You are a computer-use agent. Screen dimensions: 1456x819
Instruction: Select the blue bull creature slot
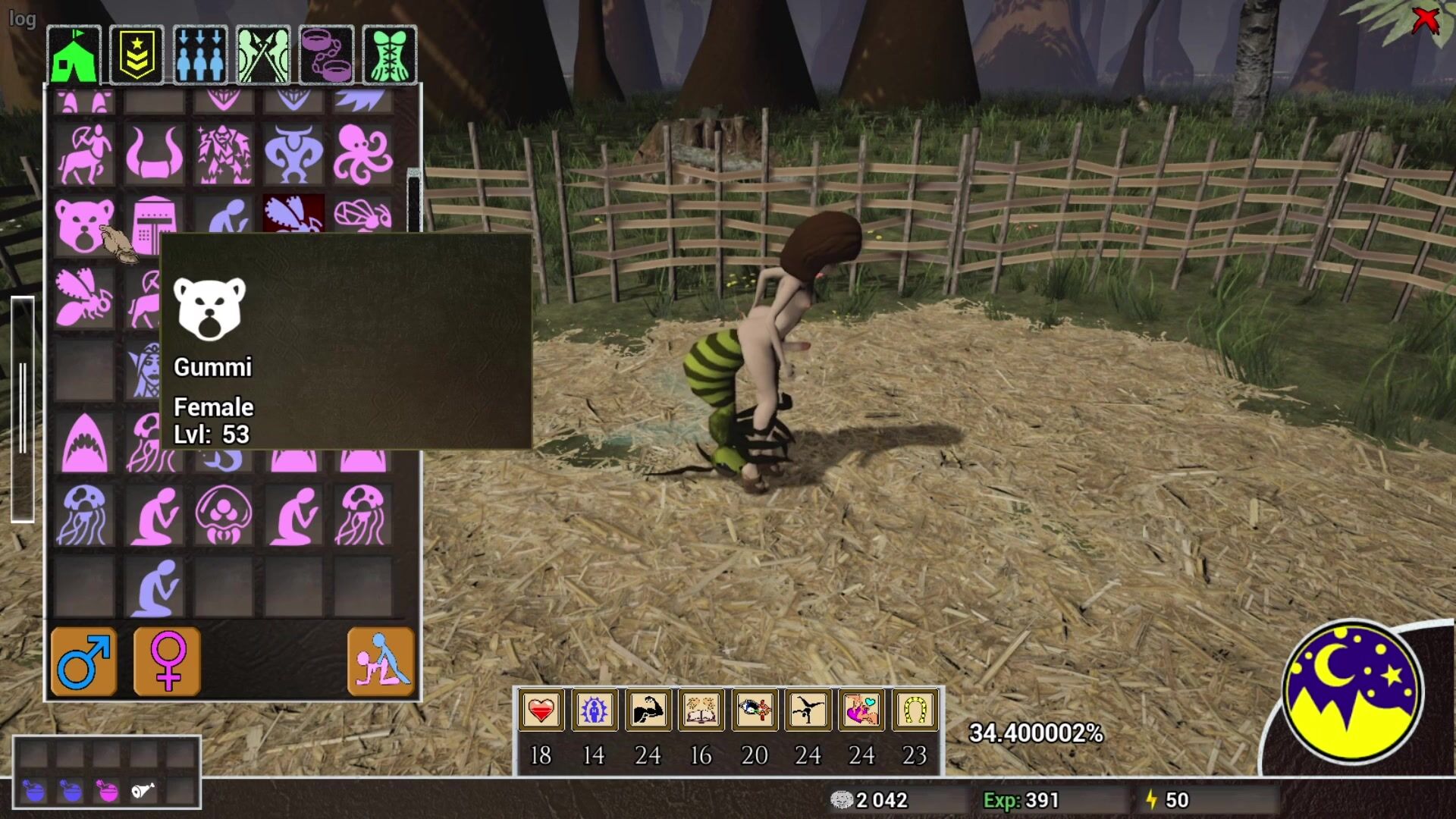click(293, 154)
